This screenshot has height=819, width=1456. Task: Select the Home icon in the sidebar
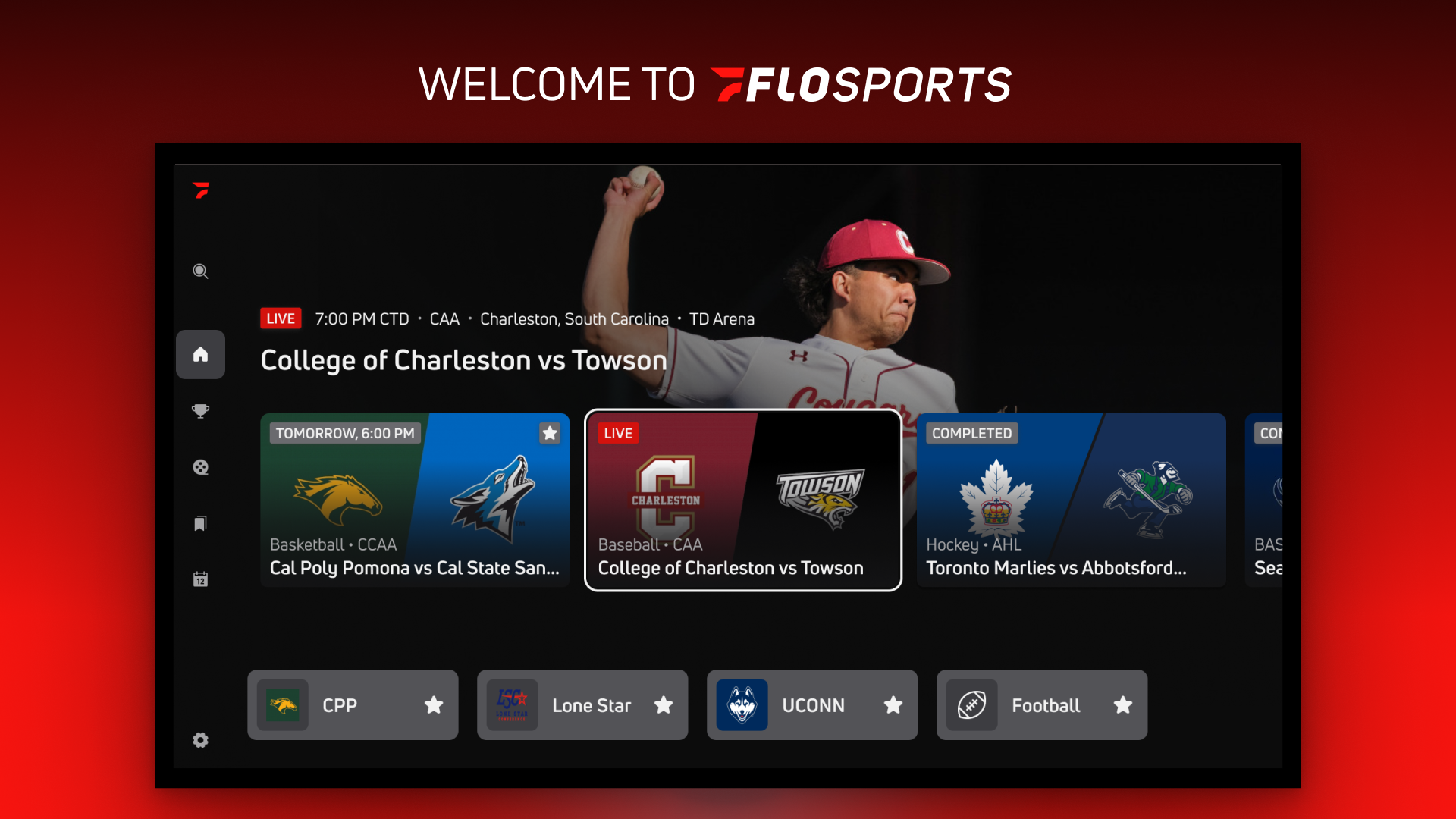(x=200, y=354)
